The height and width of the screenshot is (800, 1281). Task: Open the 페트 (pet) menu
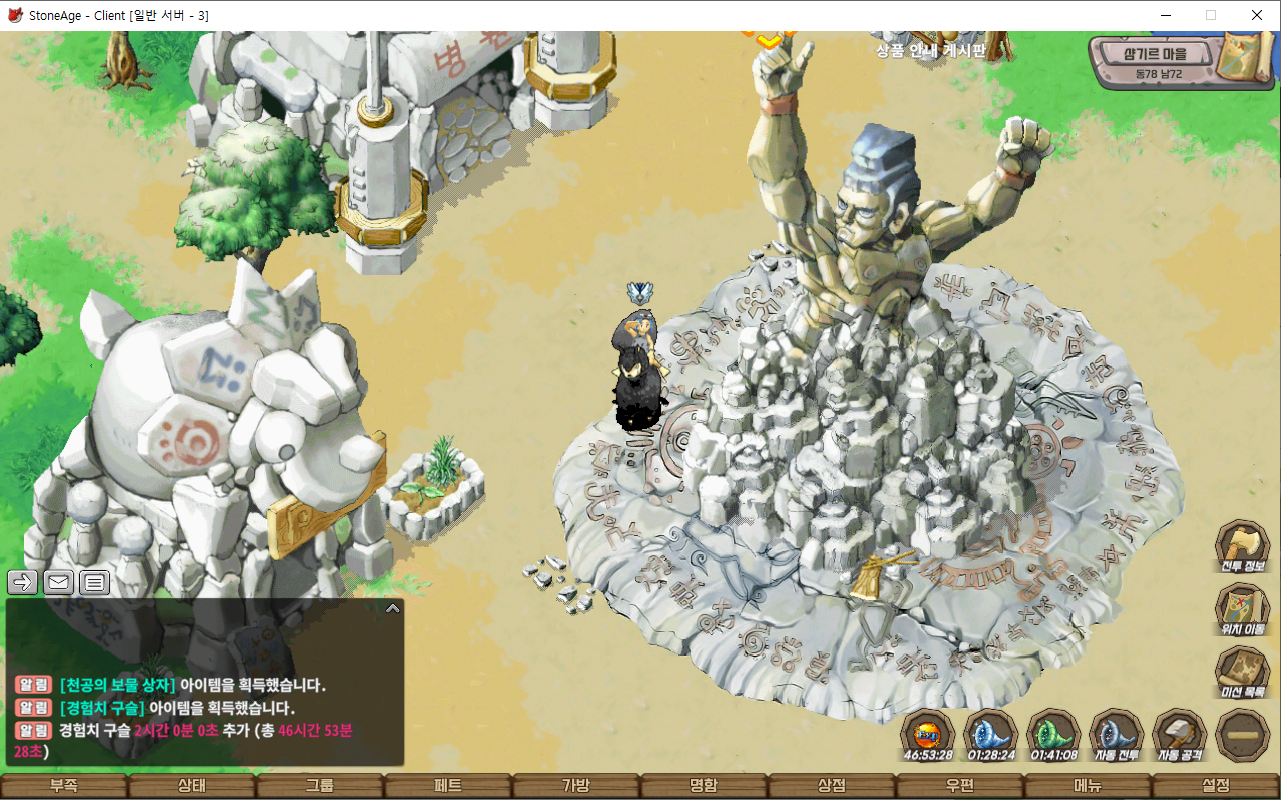click(448, 786)
